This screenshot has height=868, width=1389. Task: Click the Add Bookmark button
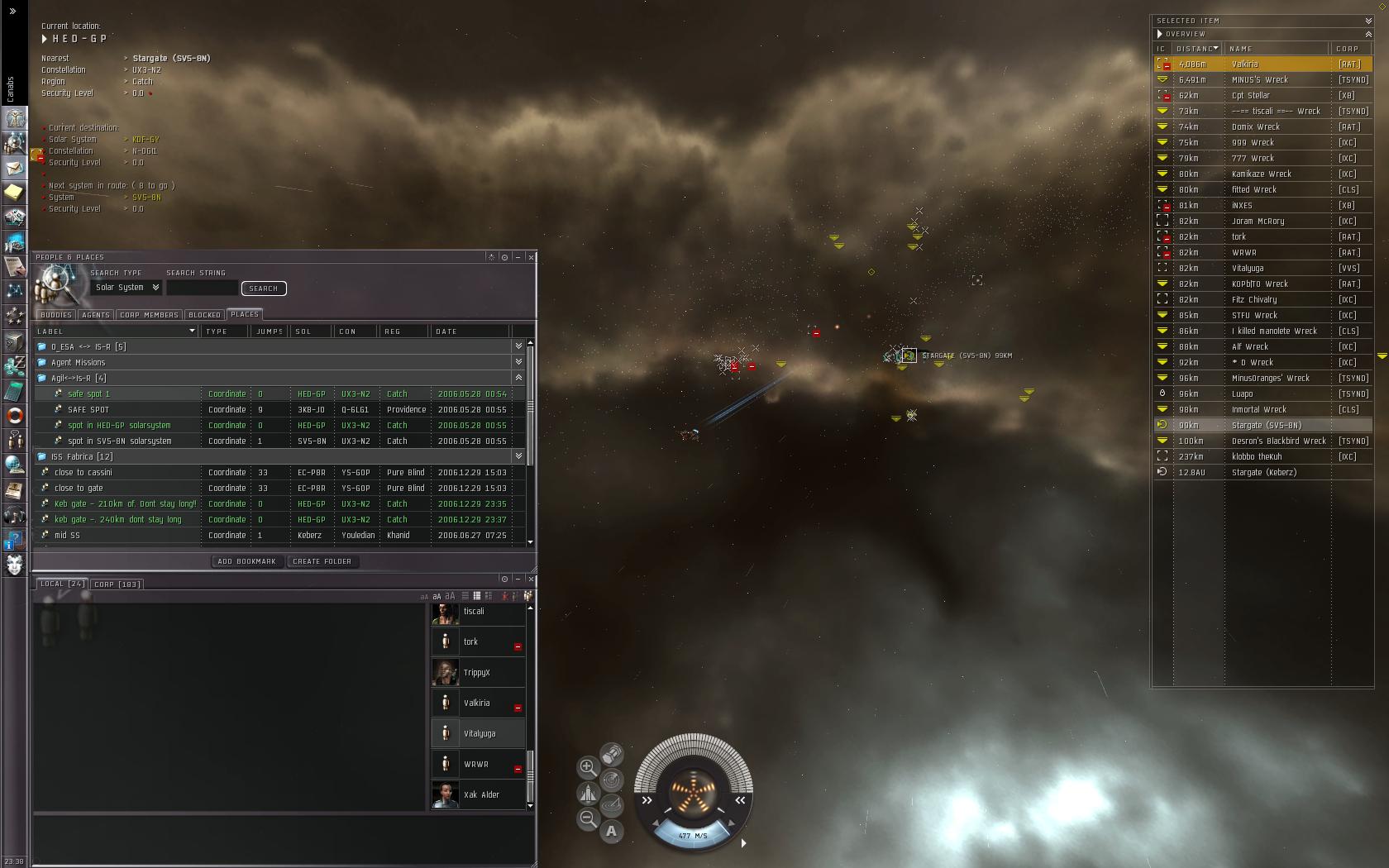click(246, 561)
